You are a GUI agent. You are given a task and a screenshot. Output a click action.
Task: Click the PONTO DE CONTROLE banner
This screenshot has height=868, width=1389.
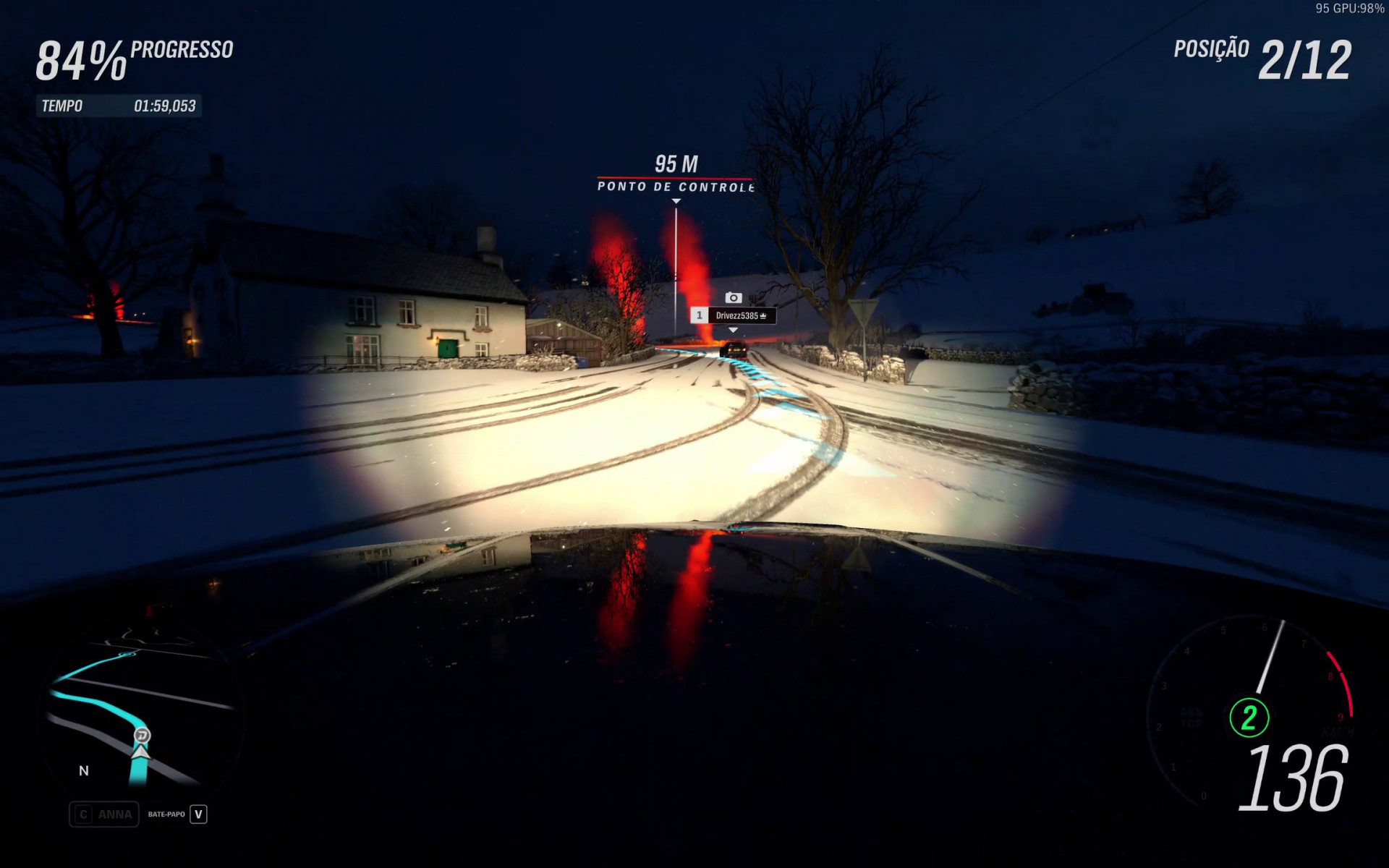674,187
